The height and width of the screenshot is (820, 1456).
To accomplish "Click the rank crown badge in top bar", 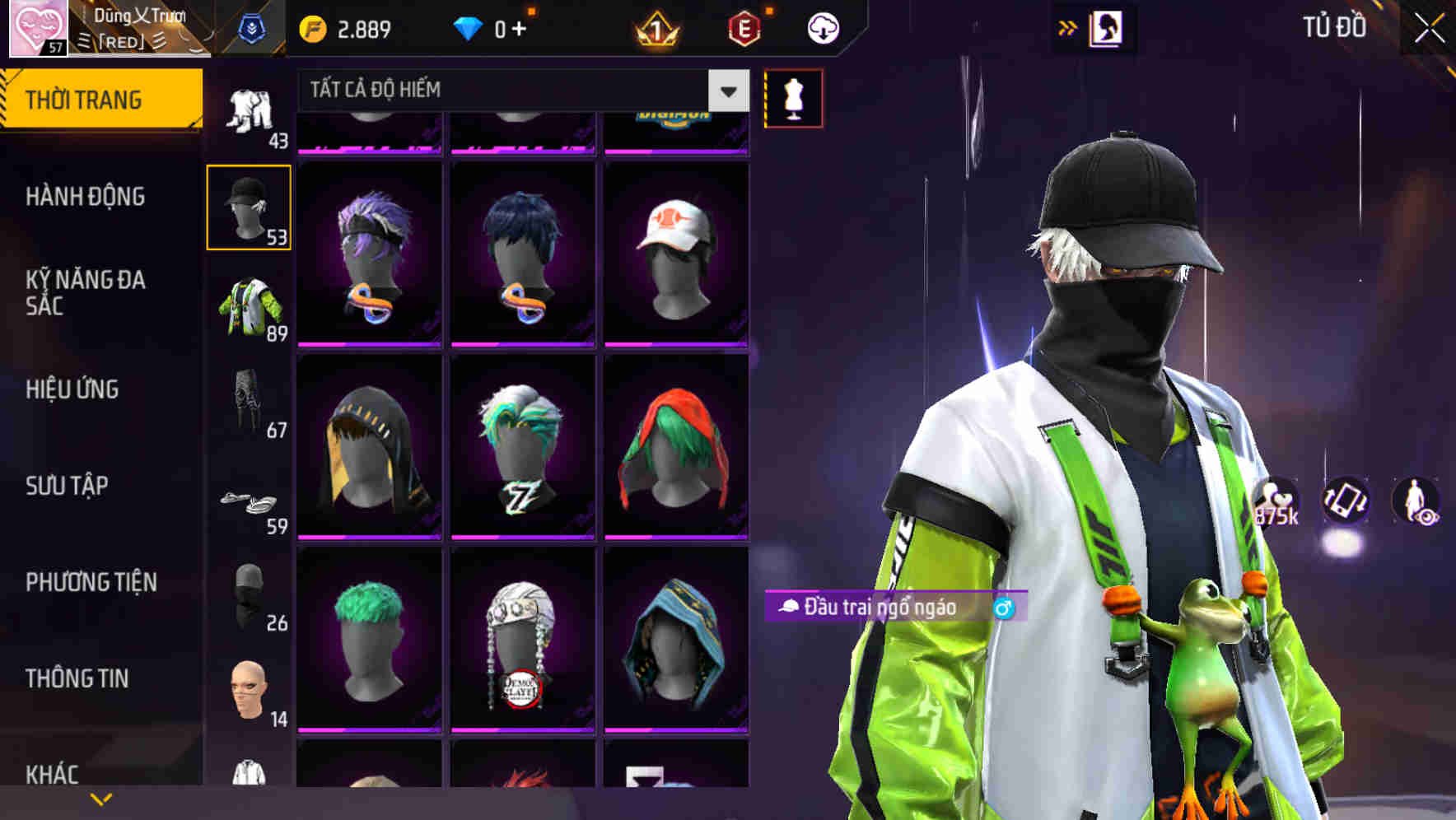I will click(x=655, y=27).
